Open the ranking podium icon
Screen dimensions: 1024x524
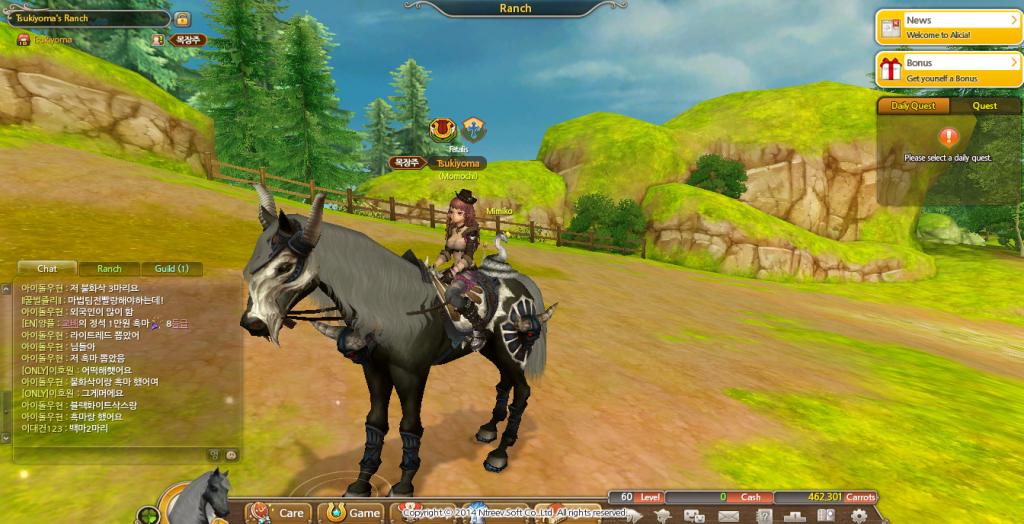(x=795, y=516)
